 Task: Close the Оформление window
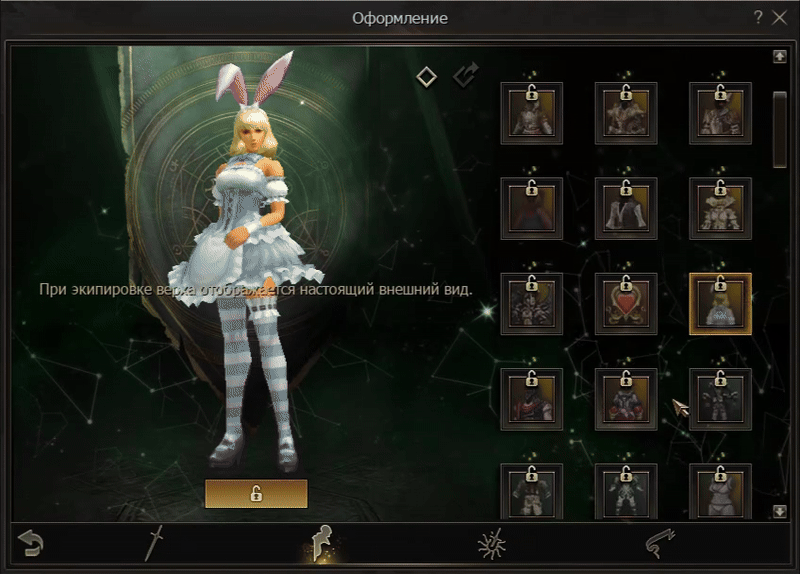point(779,17)
